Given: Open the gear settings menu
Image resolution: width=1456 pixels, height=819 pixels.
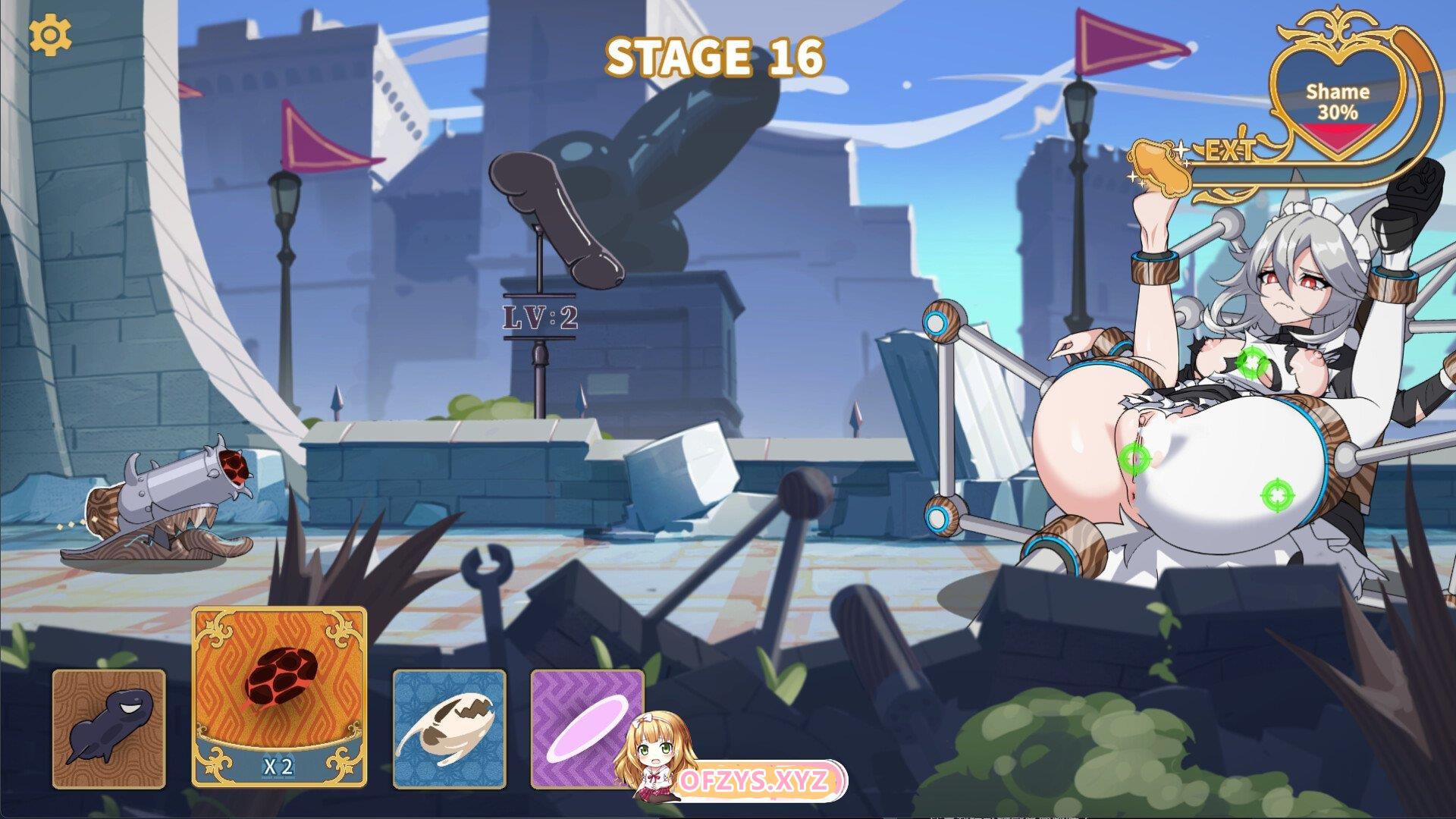Looking at the screenshot, I should point(50,35).
